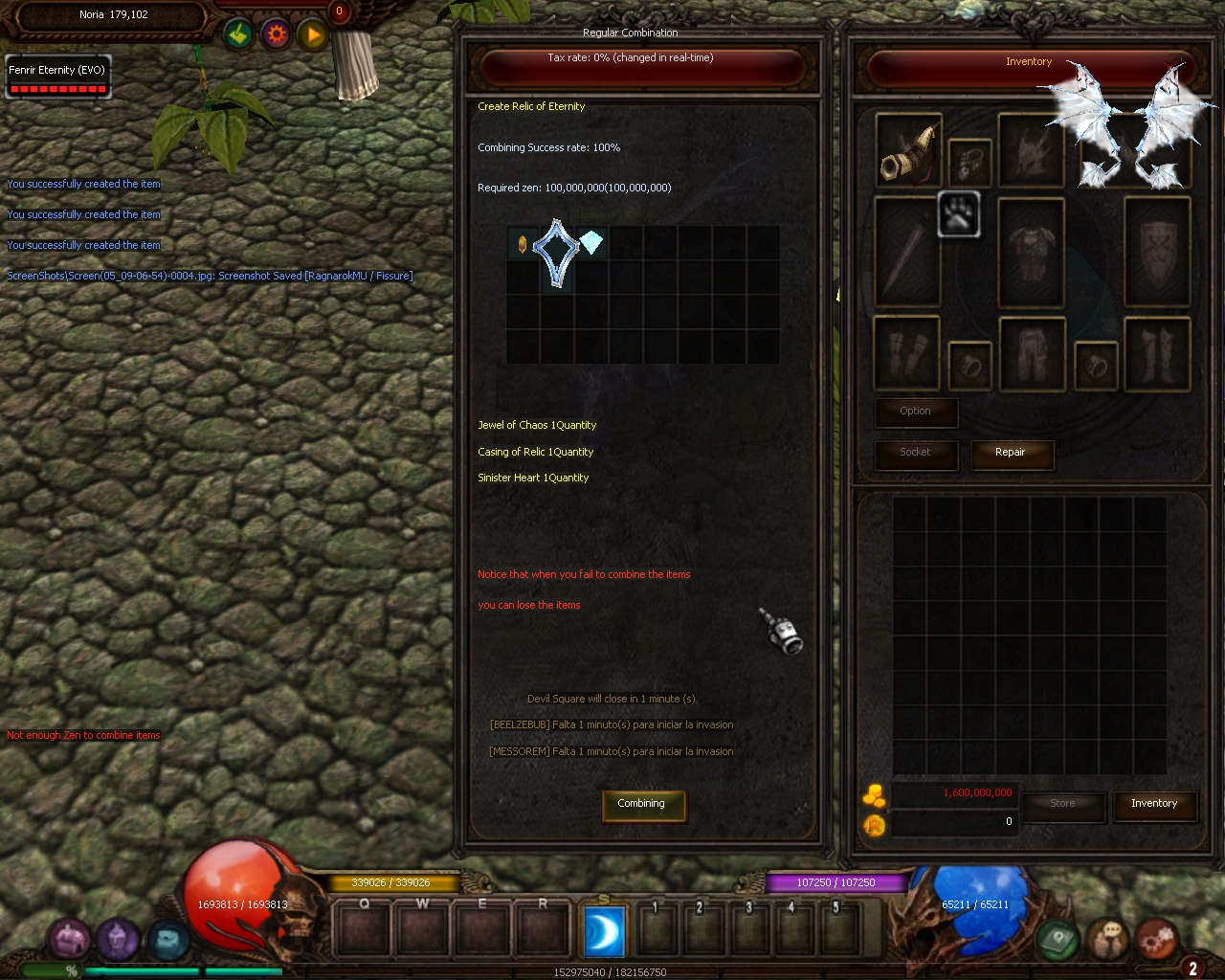Screen dimensions: 1225x980
Task: Activate the crescent moon skill slot
Action: pos(604,931)
